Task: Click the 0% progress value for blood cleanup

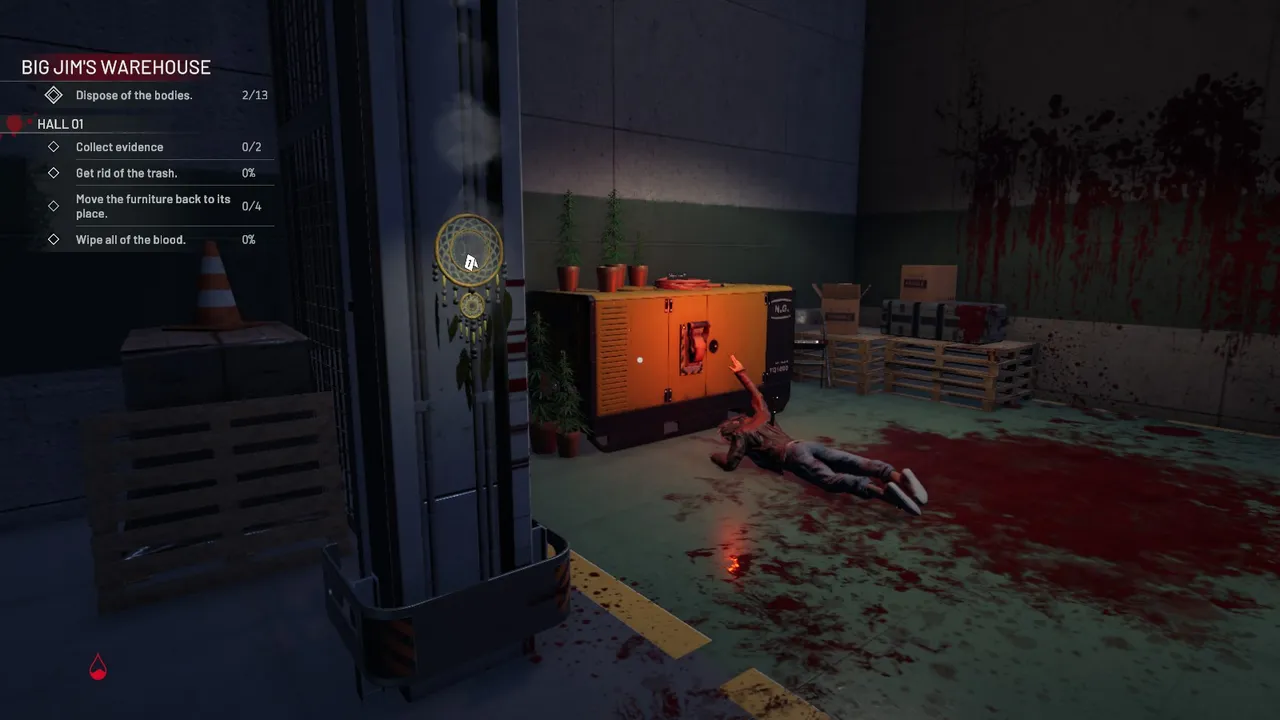Action: click(250, 239)
